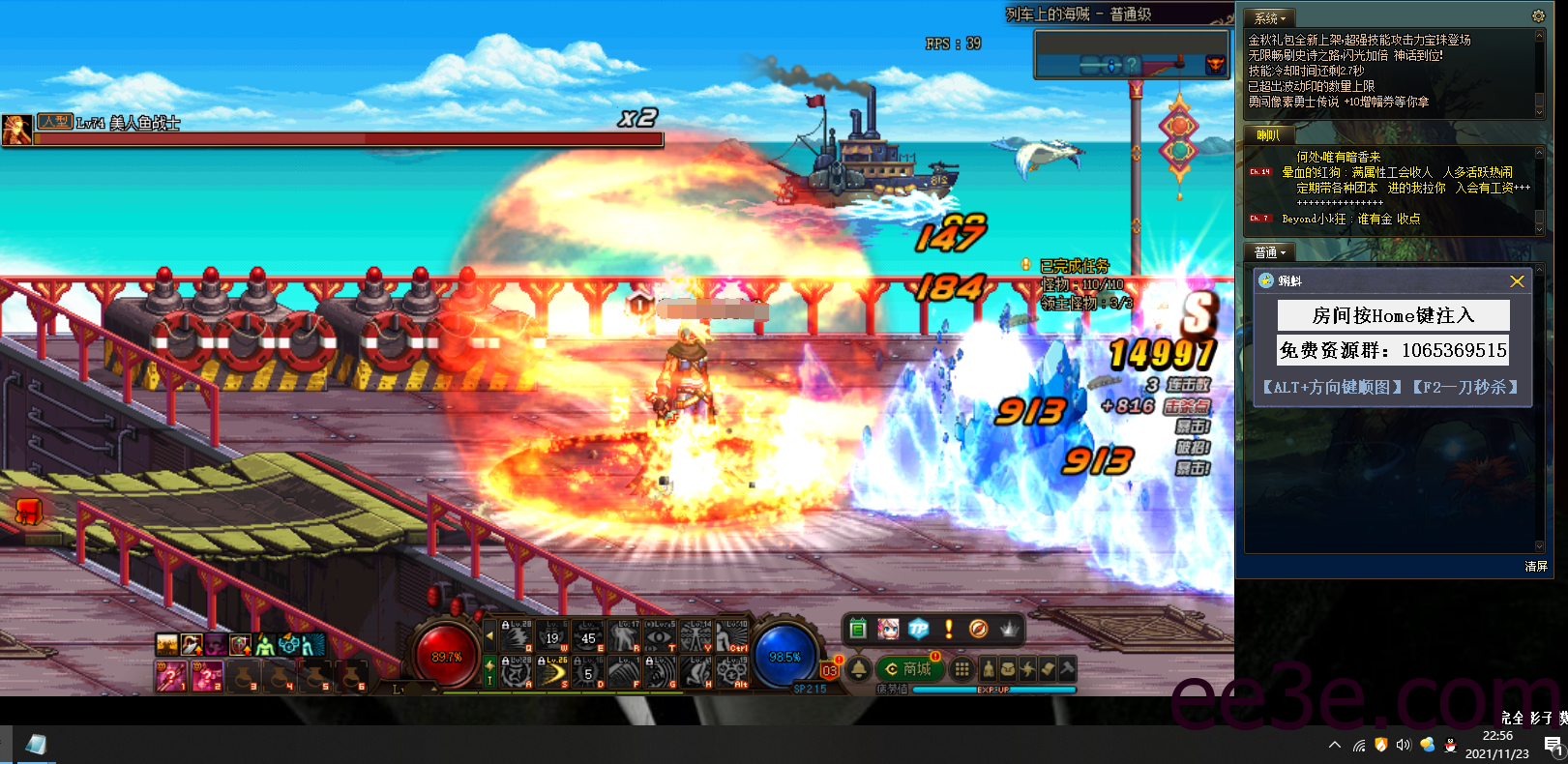Switch to the 喇叭 chat tab

(x=1269, y=135)
